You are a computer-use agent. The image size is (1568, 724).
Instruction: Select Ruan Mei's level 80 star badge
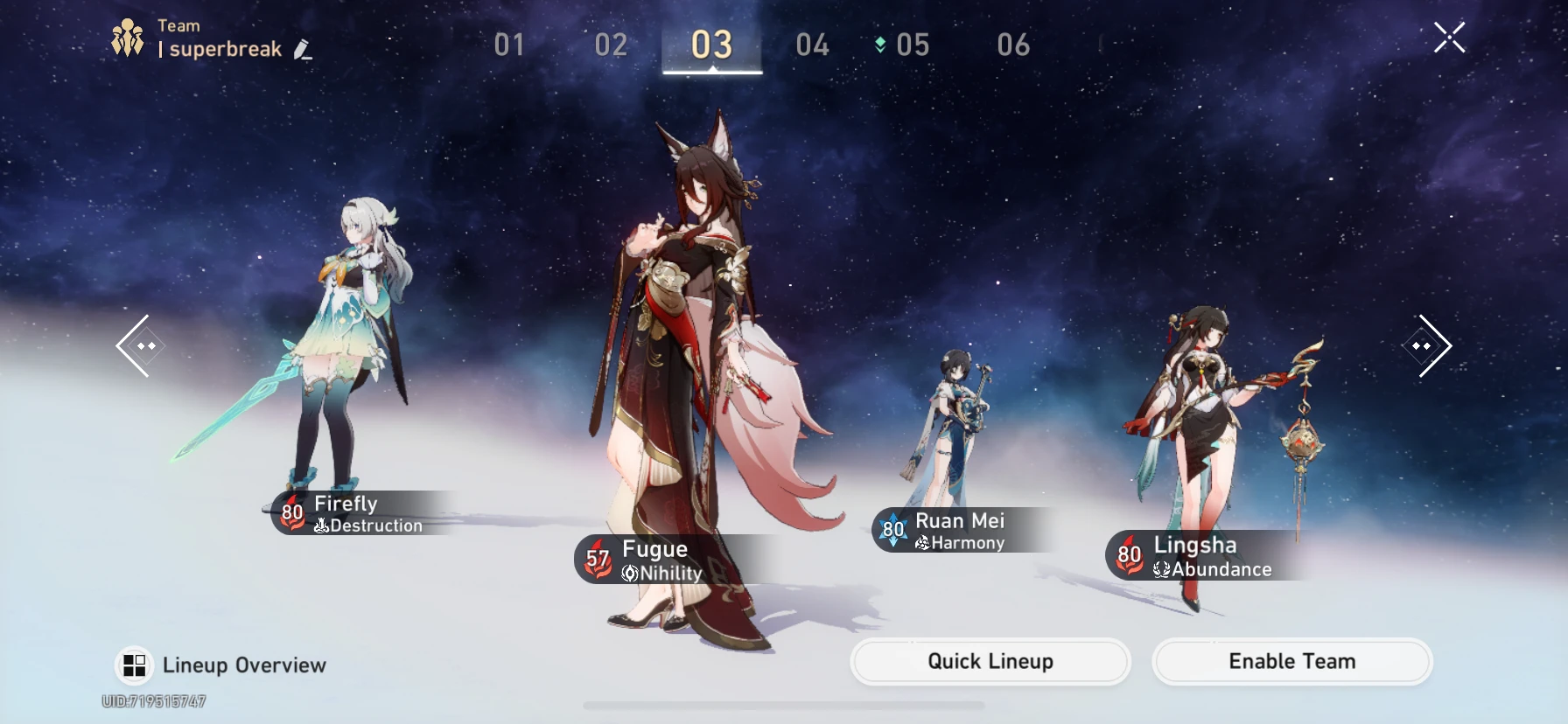(893, 529)
